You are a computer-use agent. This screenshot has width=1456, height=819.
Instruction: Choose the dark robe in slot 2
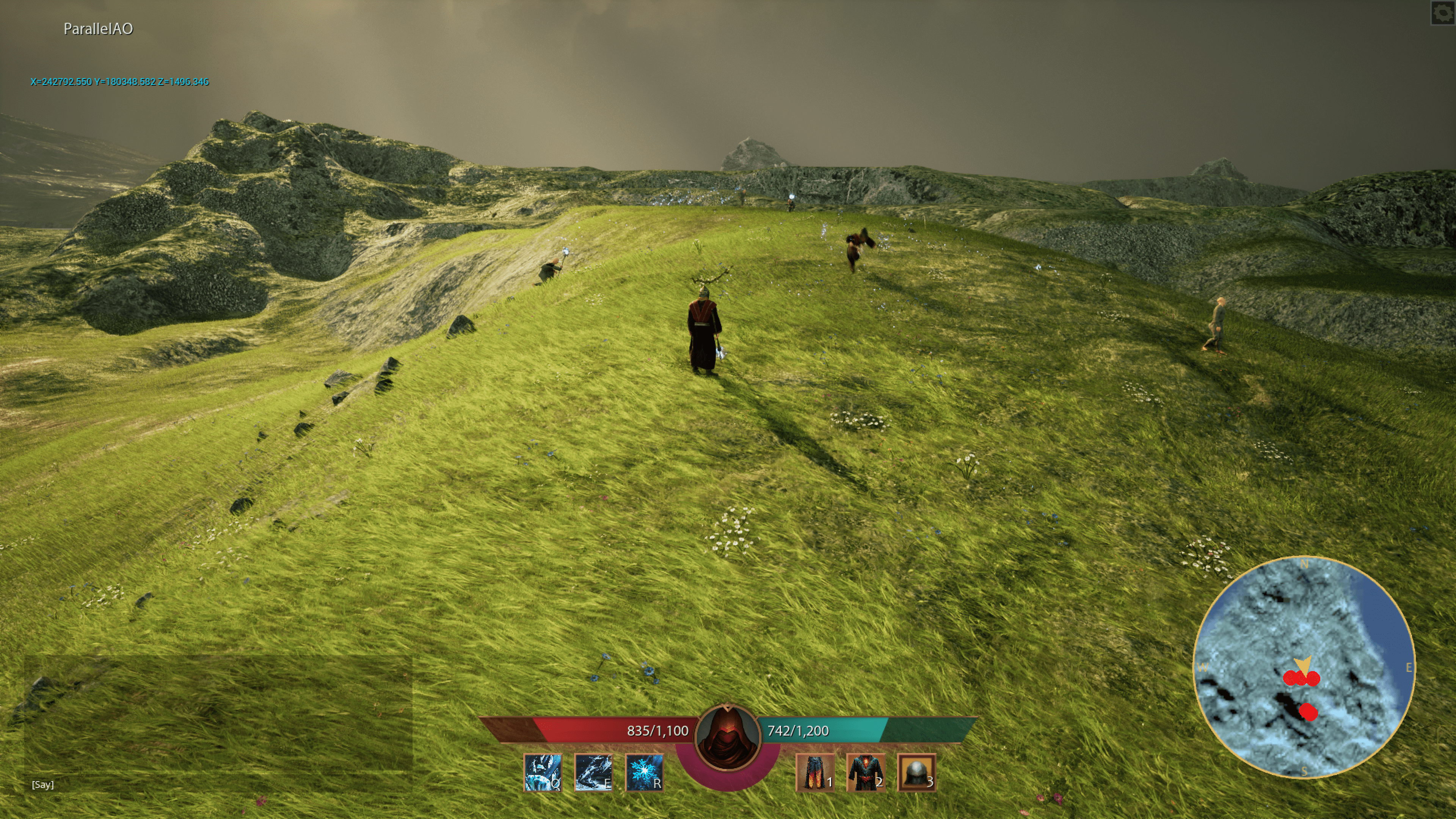pos(866,772)
